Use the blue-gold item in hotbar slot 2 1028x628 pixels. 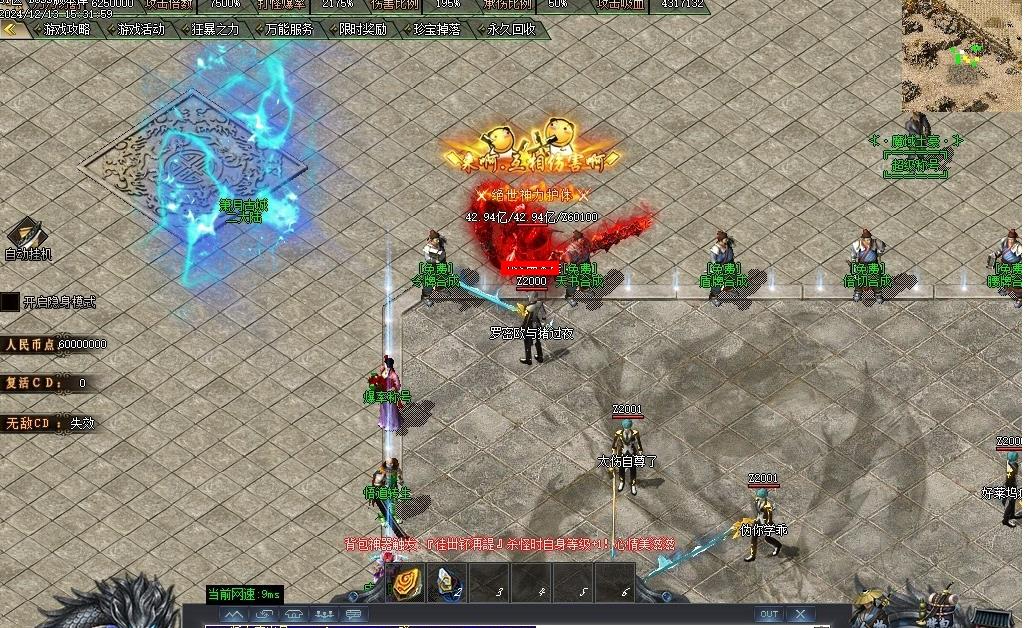click(449, 584)
